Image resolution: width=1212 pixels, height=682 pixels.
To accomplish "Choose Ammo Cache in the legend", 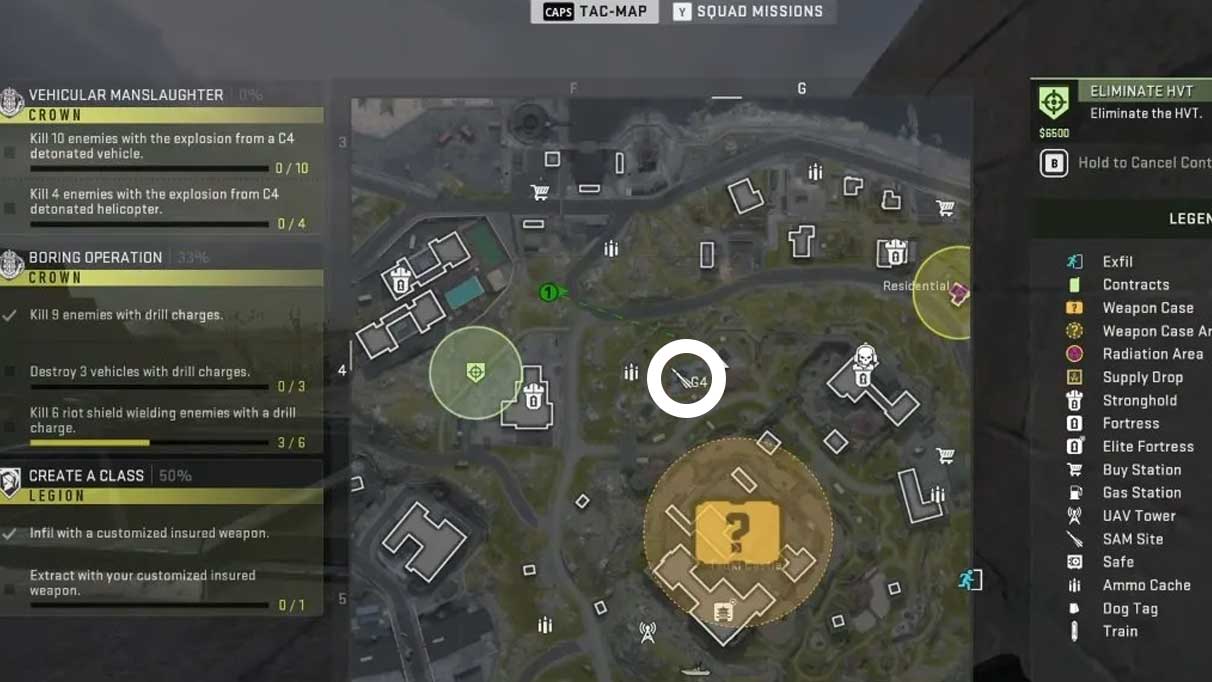I will click(x=1146, y=585).
